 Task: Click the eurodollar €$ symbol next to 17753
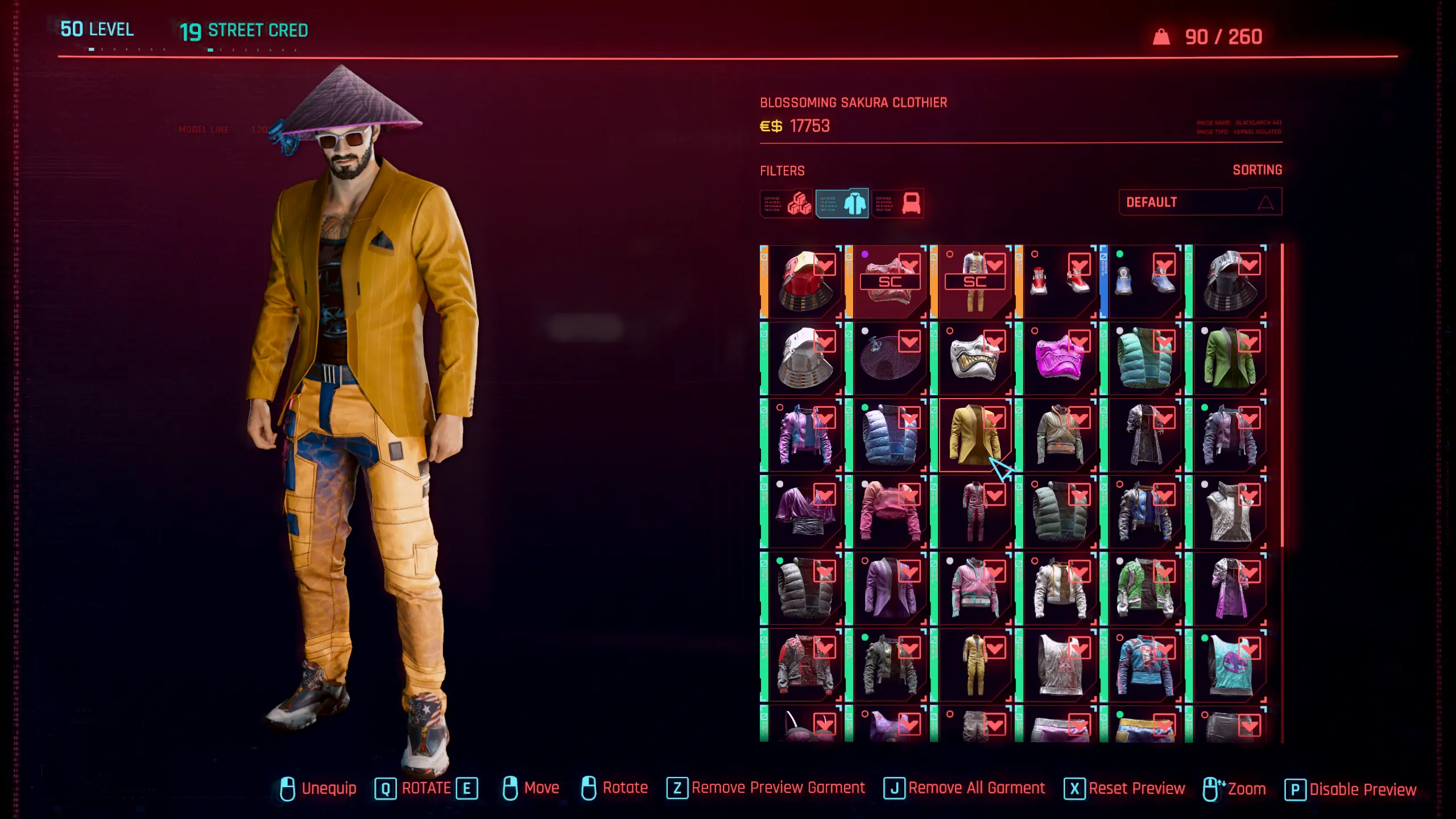click(x=771, y=126)
